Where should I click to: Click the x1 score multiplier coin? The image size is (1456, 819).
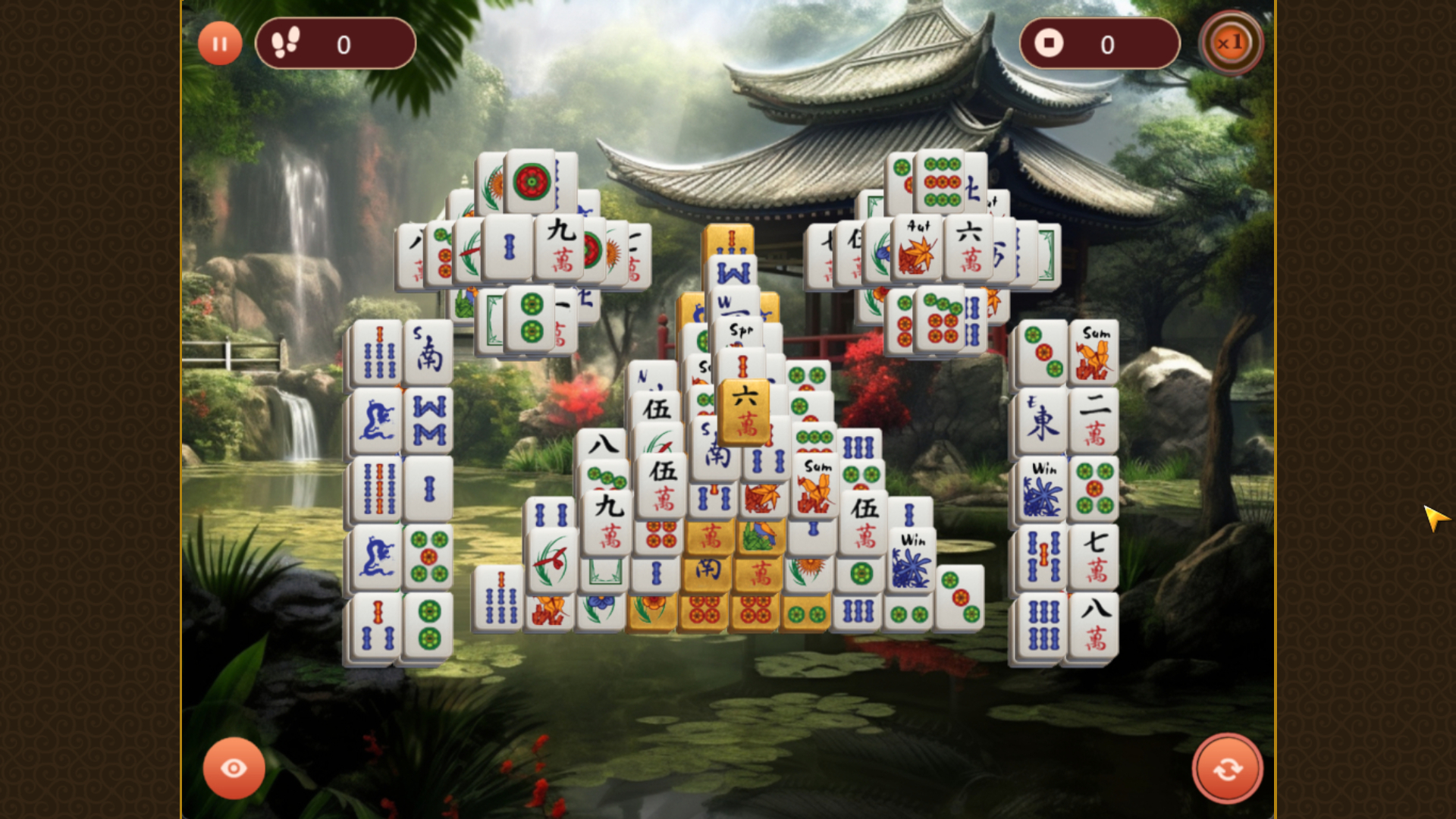click(1232, 43)
